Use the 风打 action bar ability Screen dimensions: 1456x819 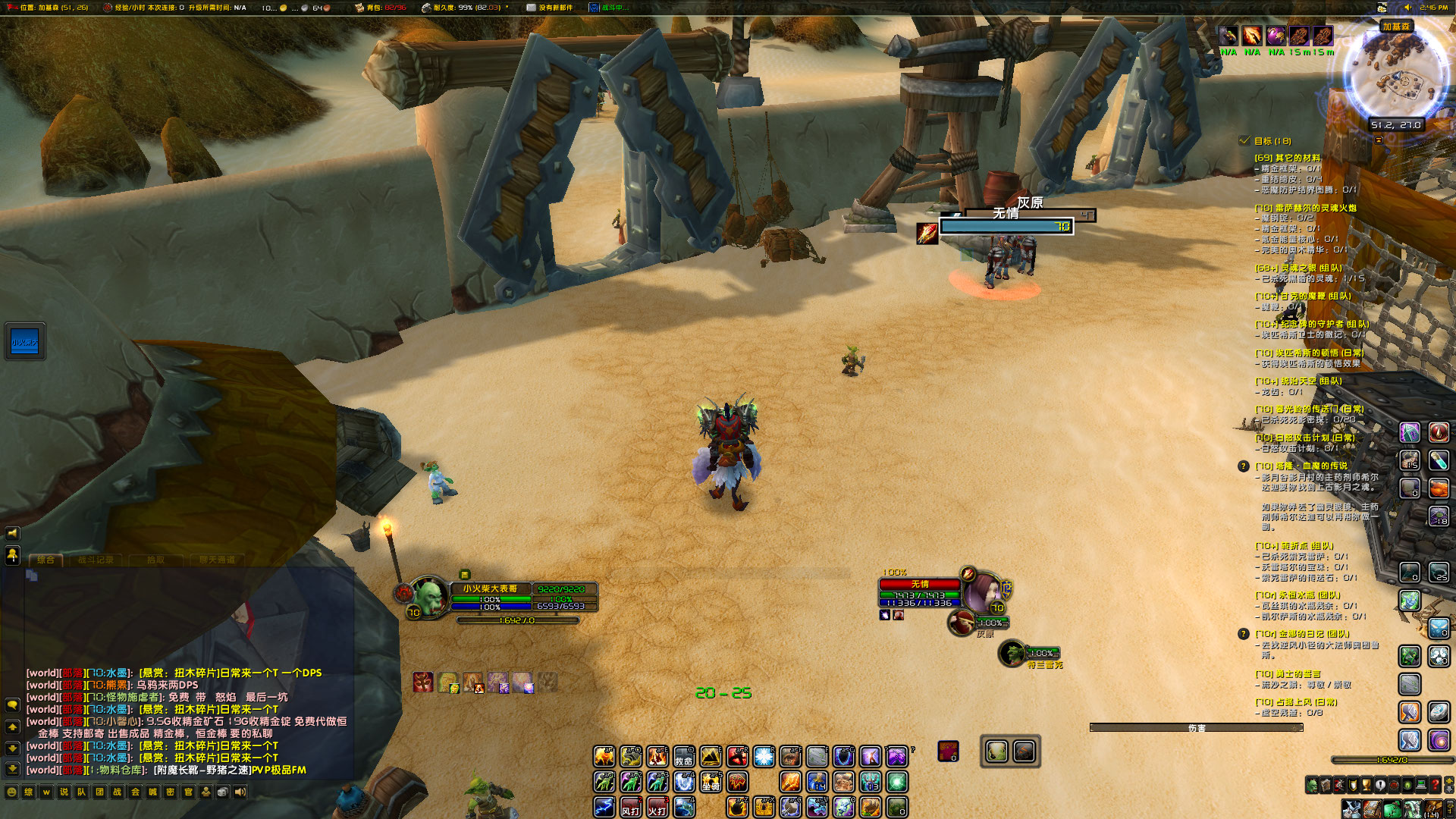pos(632,808)
